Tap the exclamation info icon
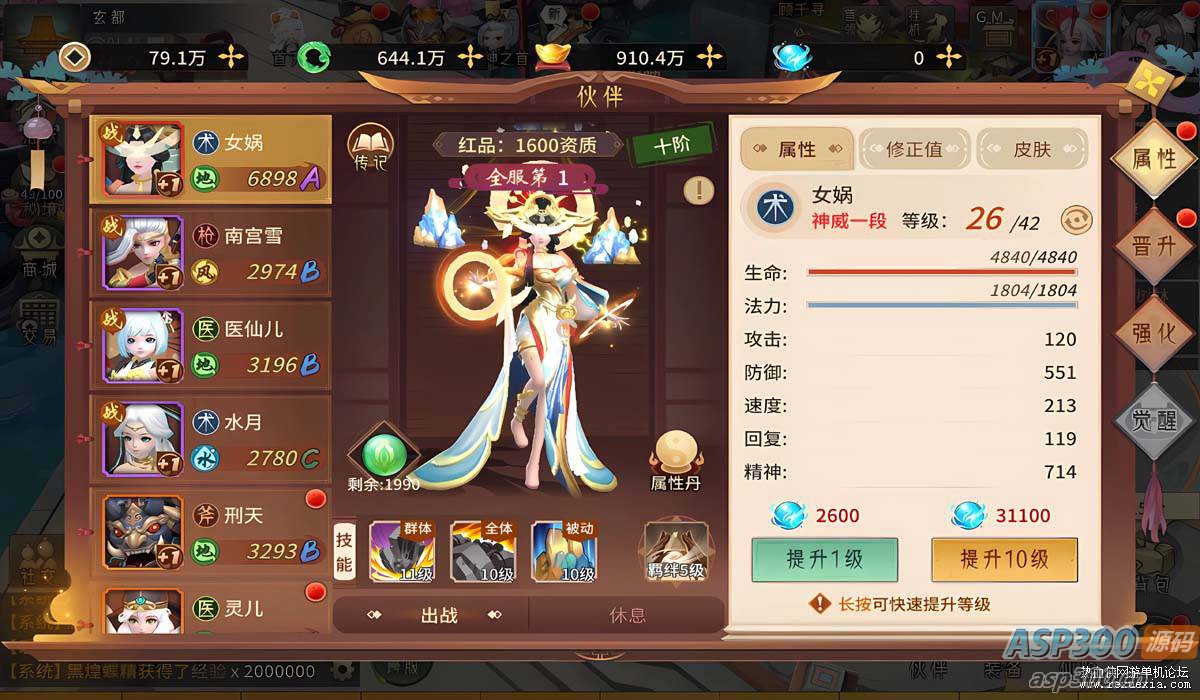The width and height of the screenshot is (1200, 700). click(699, 190)
